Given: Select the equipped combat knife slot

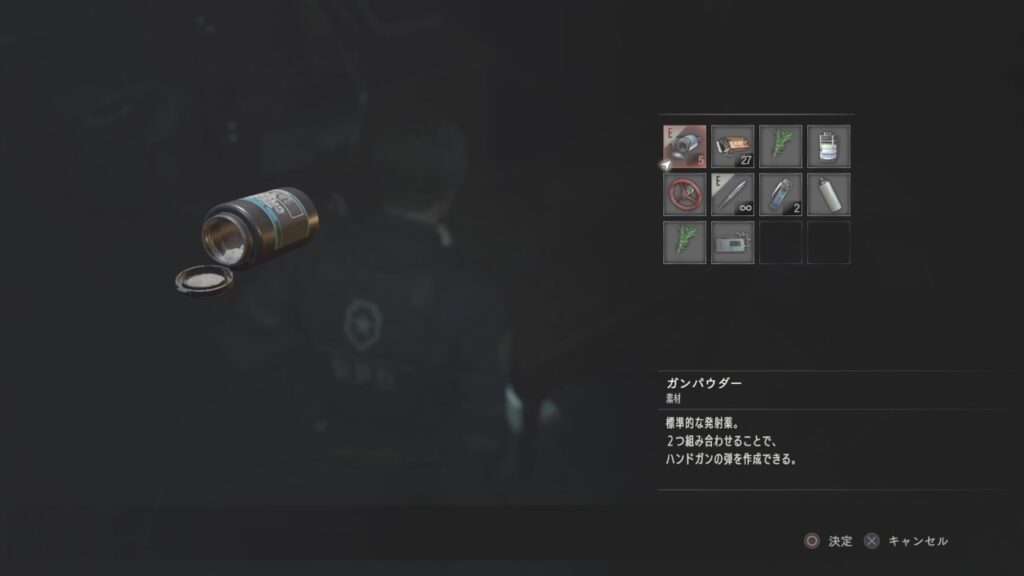Looking at the screenshot, I should click(x=733, y=194).
